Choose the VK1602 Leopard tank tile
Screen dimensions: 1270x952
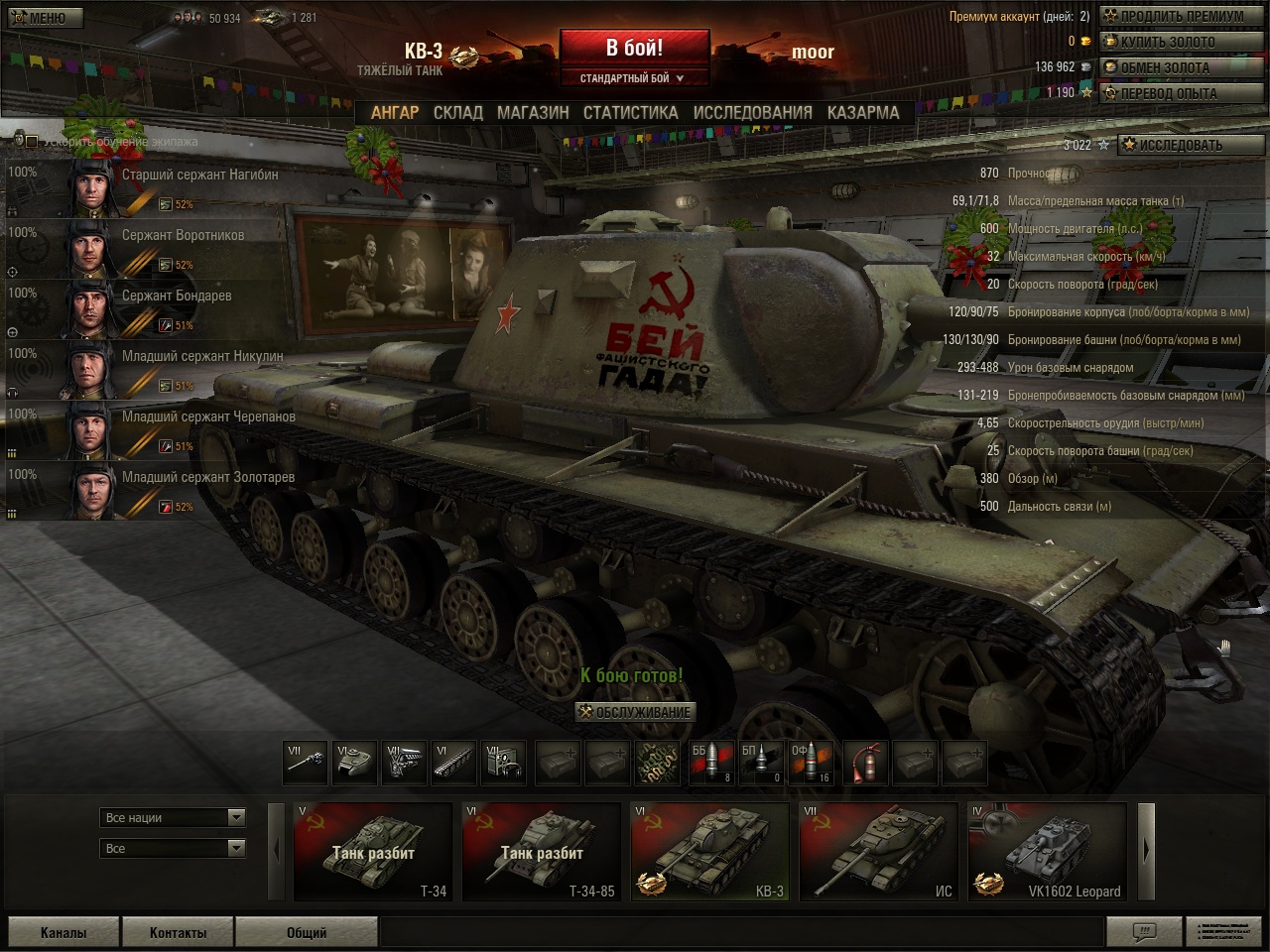coord(1047,852)
